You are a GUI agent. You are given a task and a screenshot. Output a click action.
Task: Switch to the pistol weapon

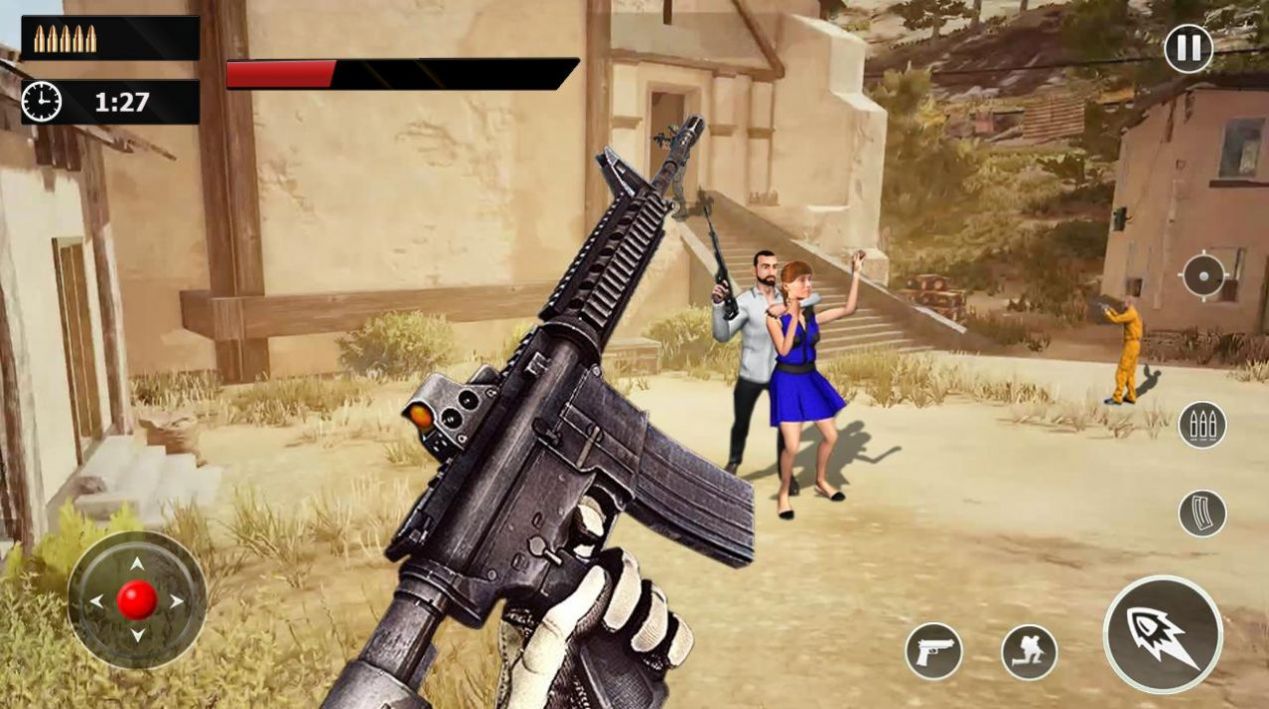point(933,651)
